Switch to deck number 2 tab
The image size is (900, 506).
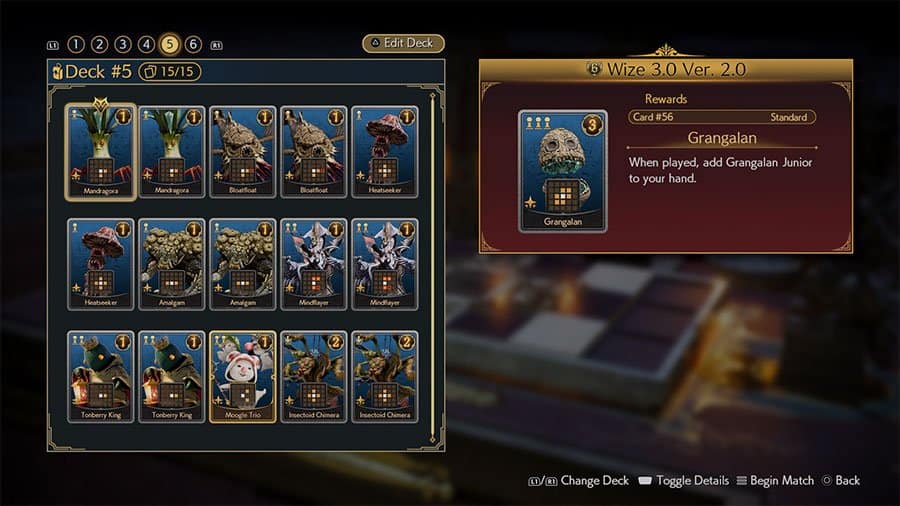[x=99, y=44]
